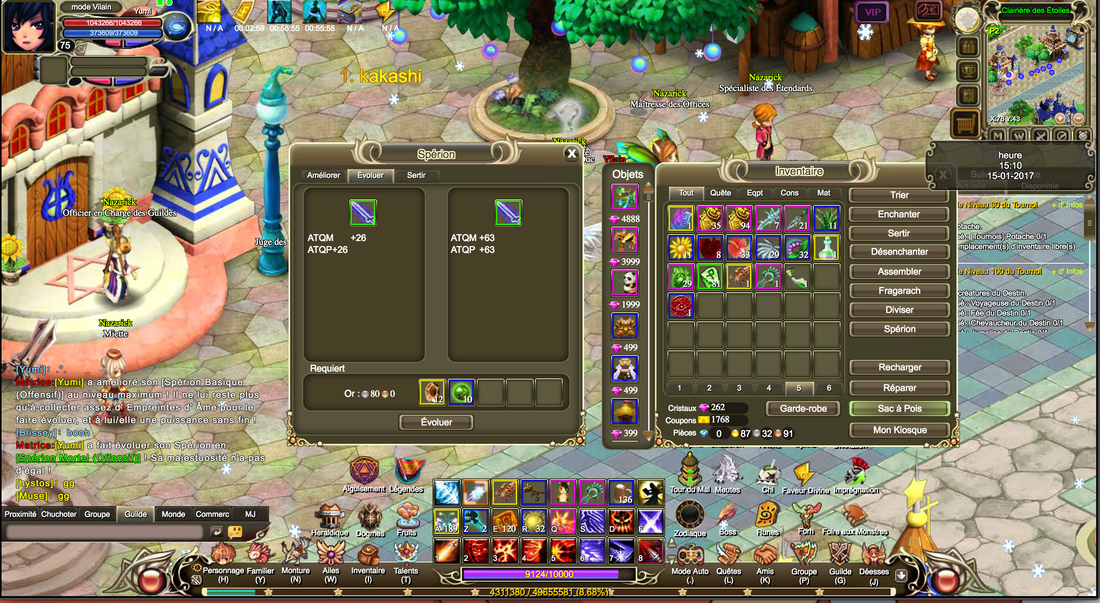Close the Spérion window
The image size is (1100, 603).
pyautogui.click(x=572, y=154)
